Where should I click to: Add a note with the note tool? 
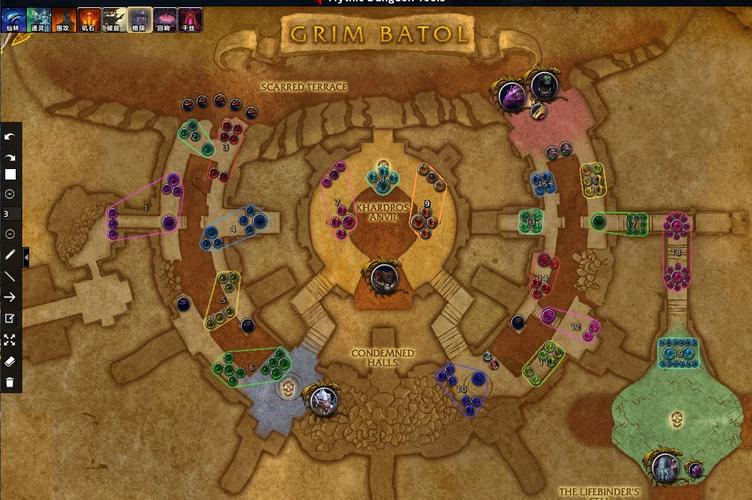coord(10,318)
